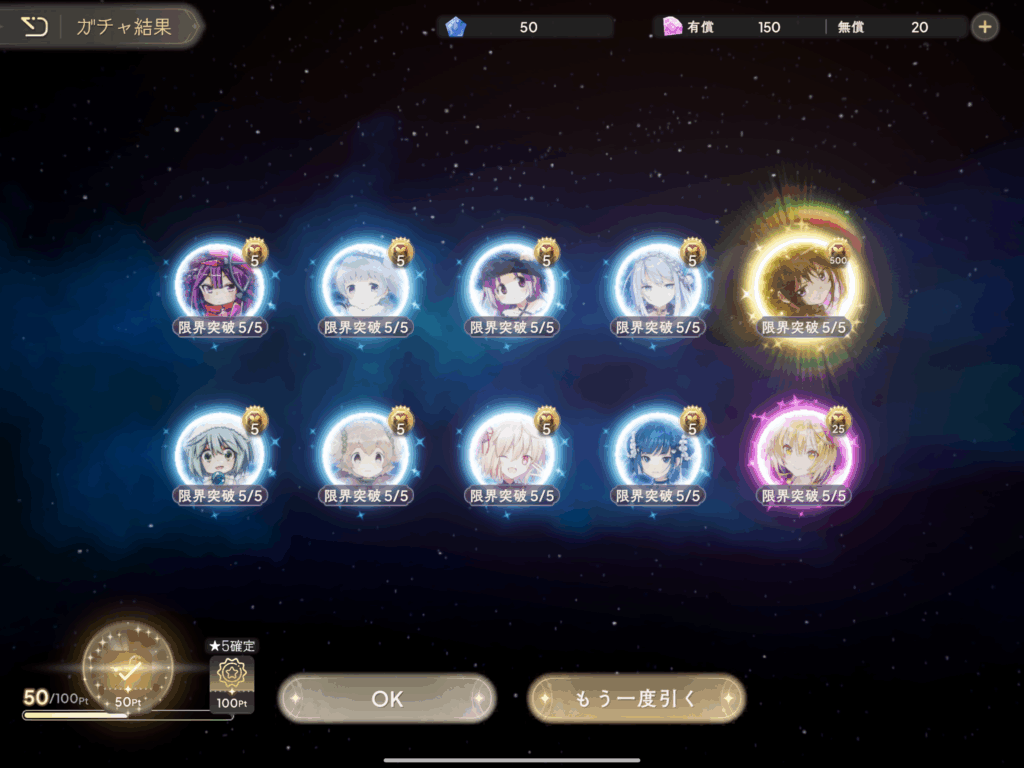
Task: View the blue-haired character result
Action: (657, 453)
